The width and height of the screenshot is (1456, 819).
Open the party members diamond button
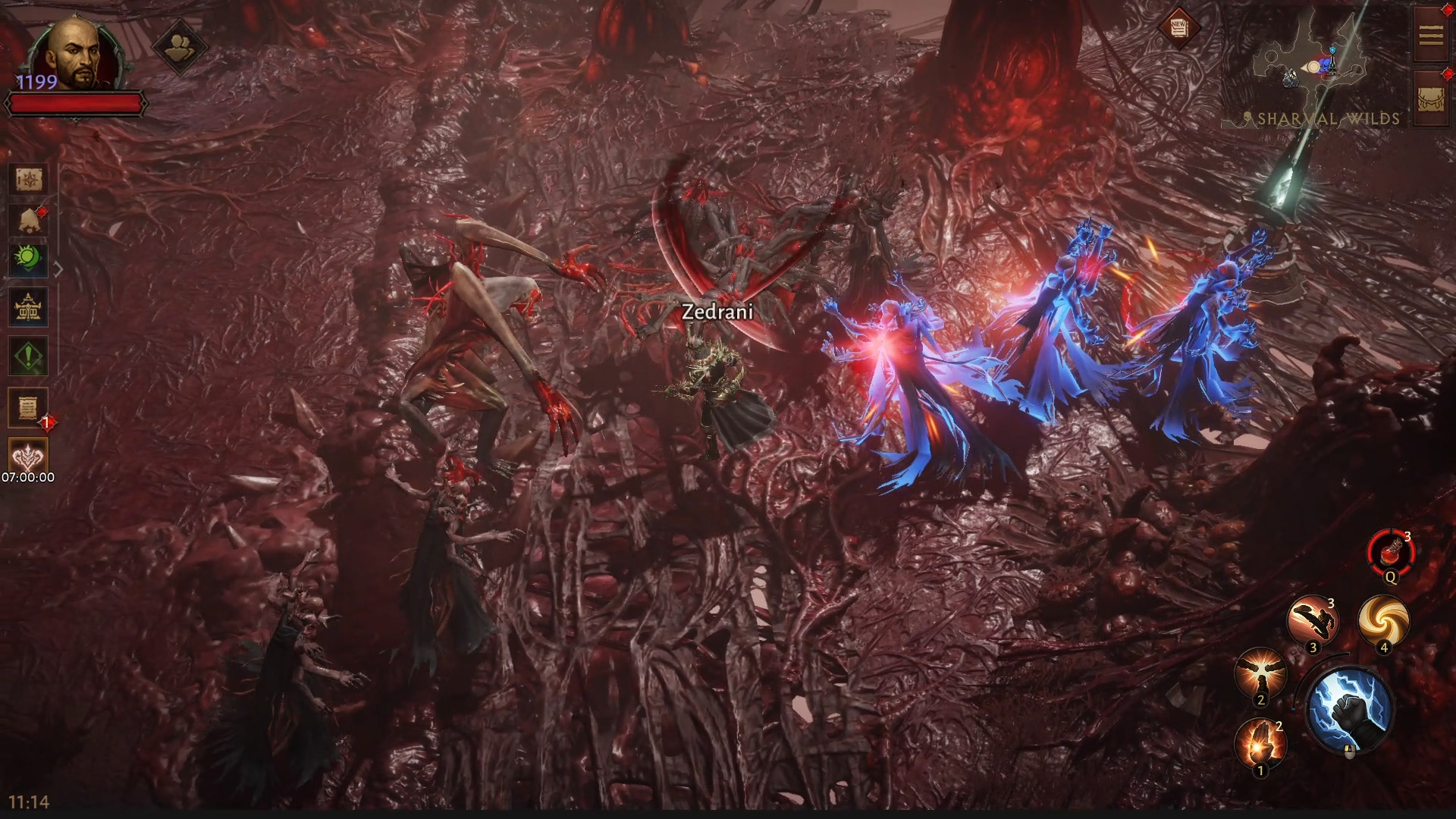point(180,47)
